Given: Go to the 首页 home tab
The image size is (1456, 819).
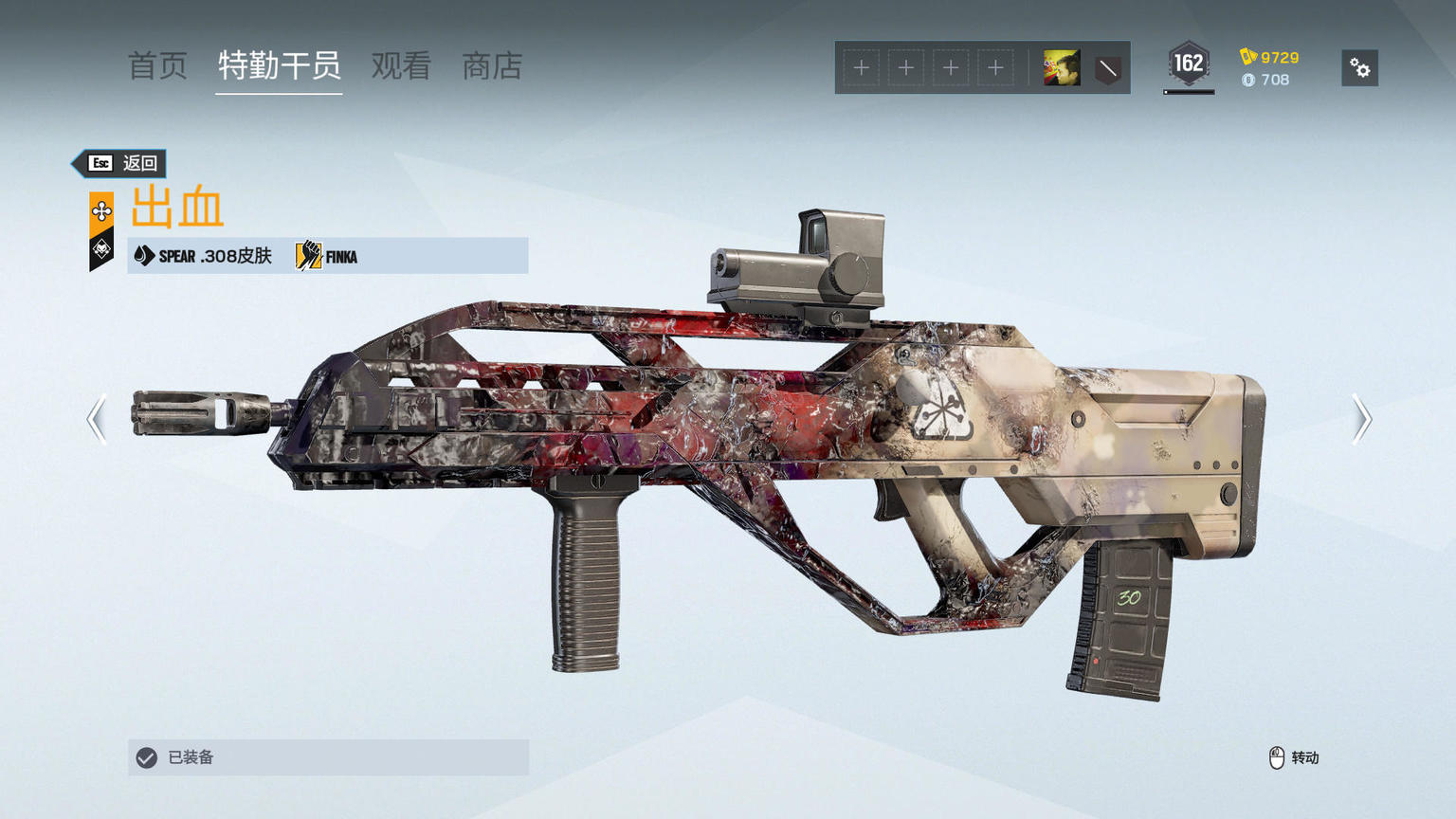Looking at the screenshot, I should [x=157, y=66].
